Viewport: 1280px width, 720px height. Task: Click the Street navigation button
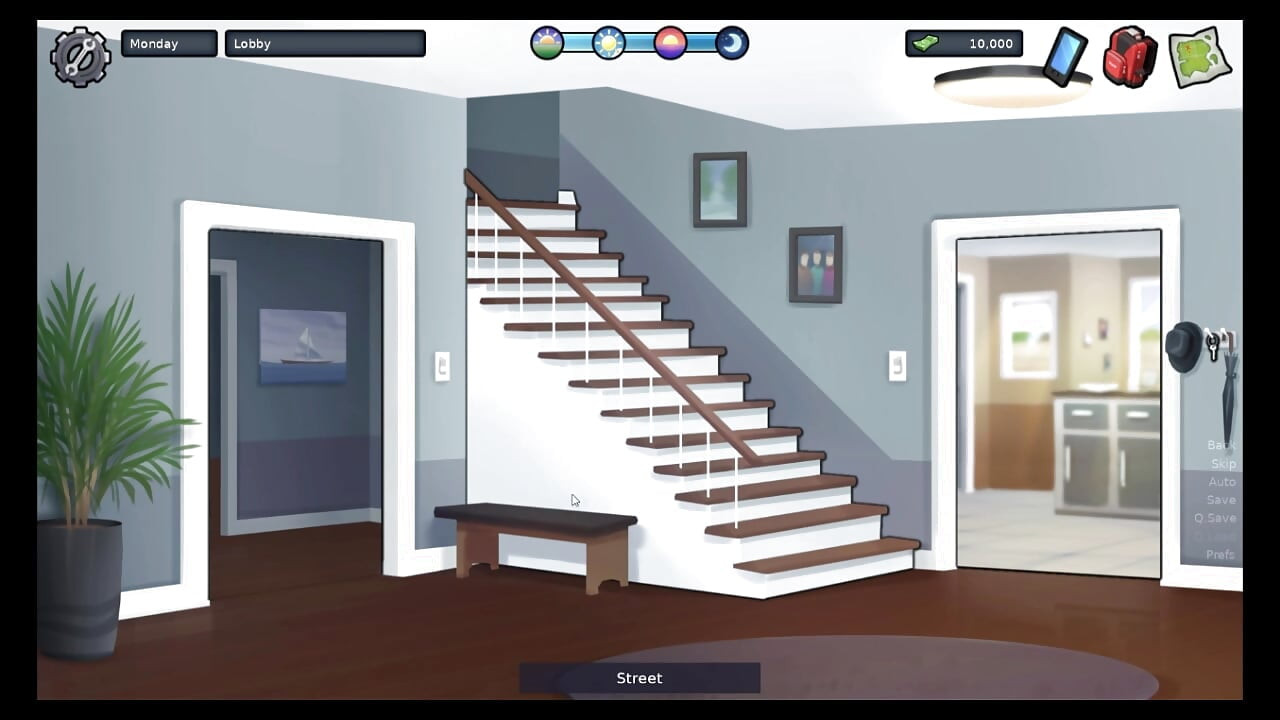(x=639, y=678)
